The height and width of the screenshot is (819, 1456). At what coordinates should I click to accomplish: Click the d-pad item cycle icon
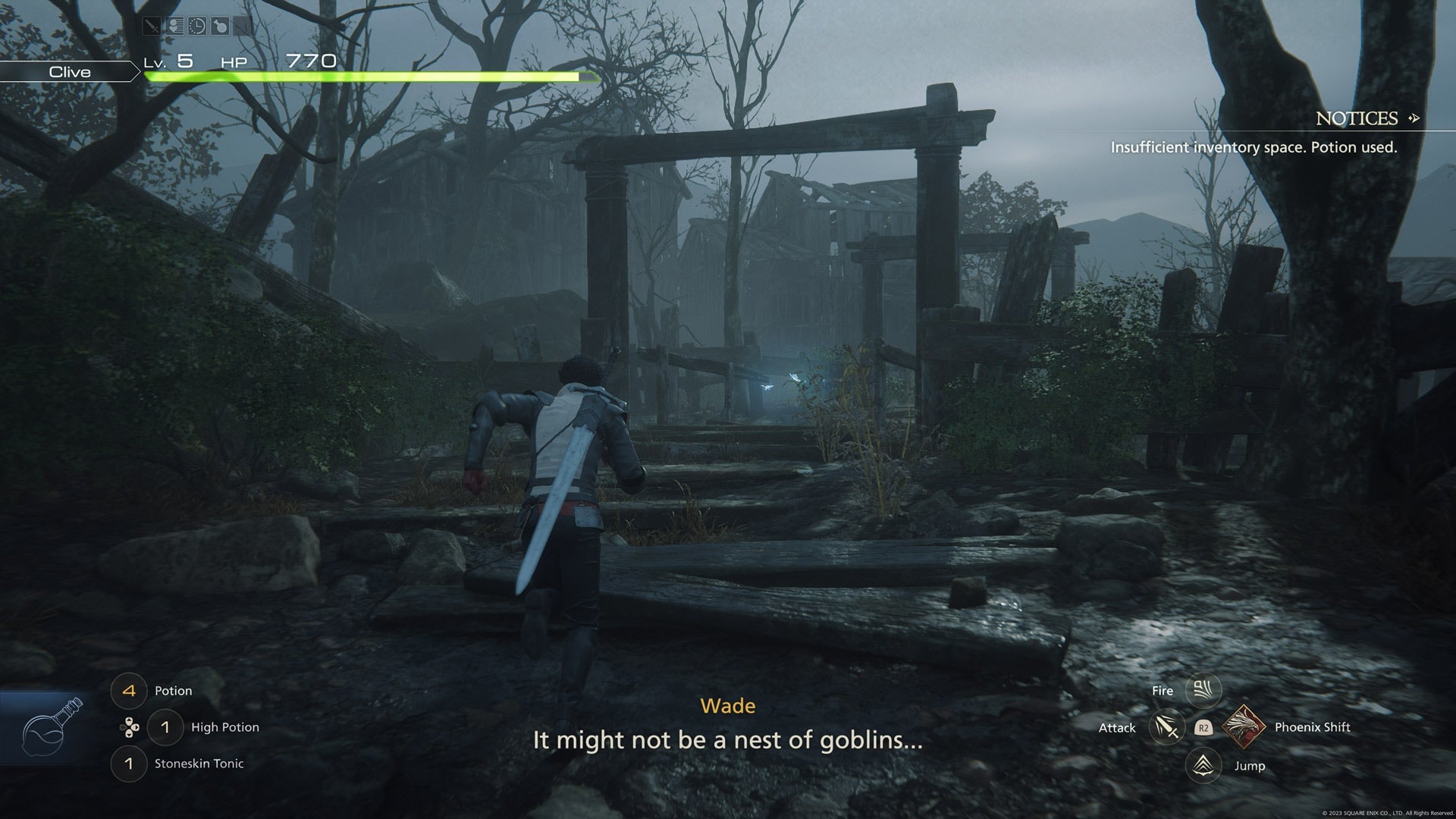[x=129, y=727]
